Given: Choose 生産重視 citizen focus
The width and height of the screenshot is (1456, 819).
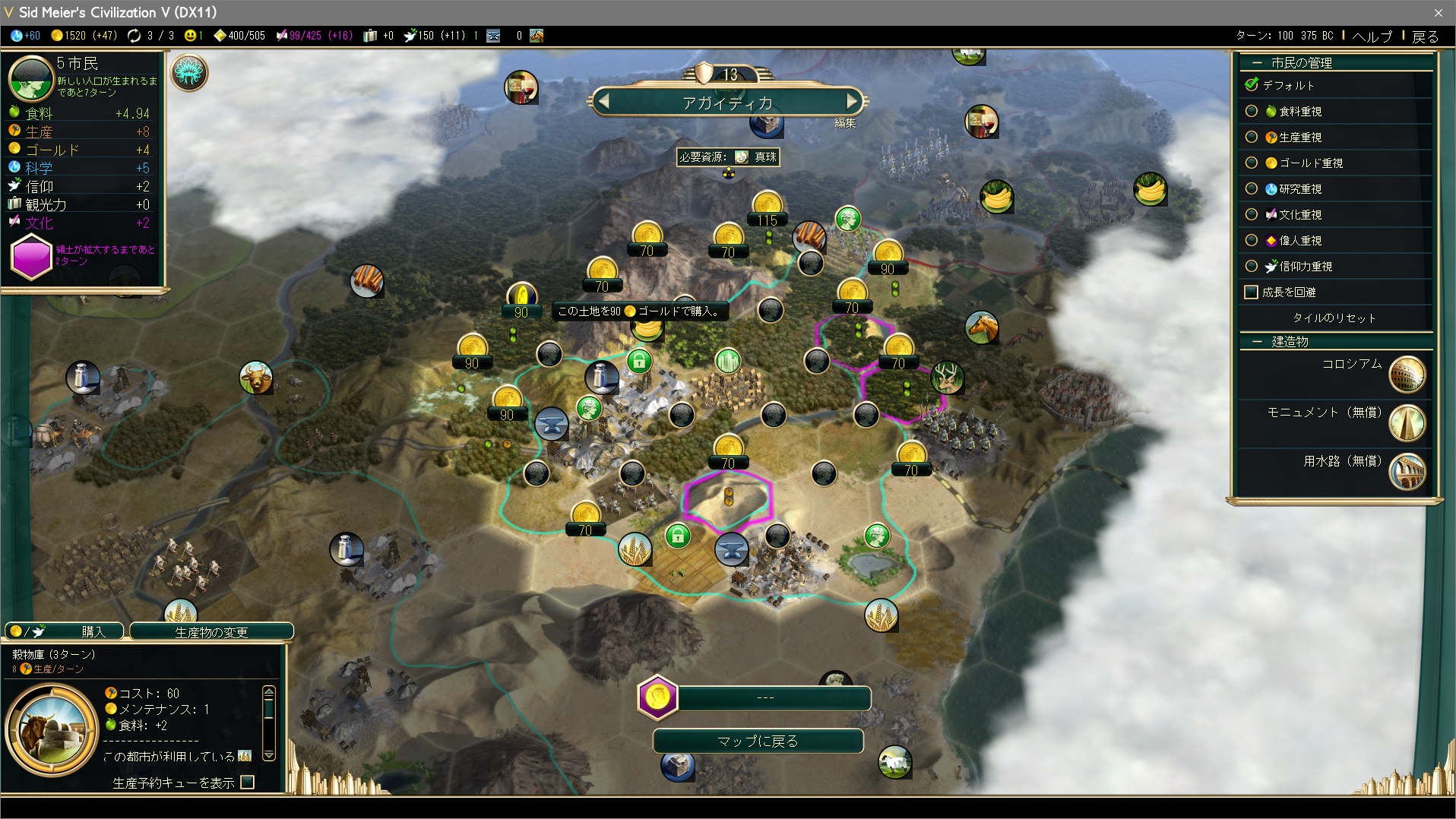Looking at the screenshot, I should [1252, 138].
